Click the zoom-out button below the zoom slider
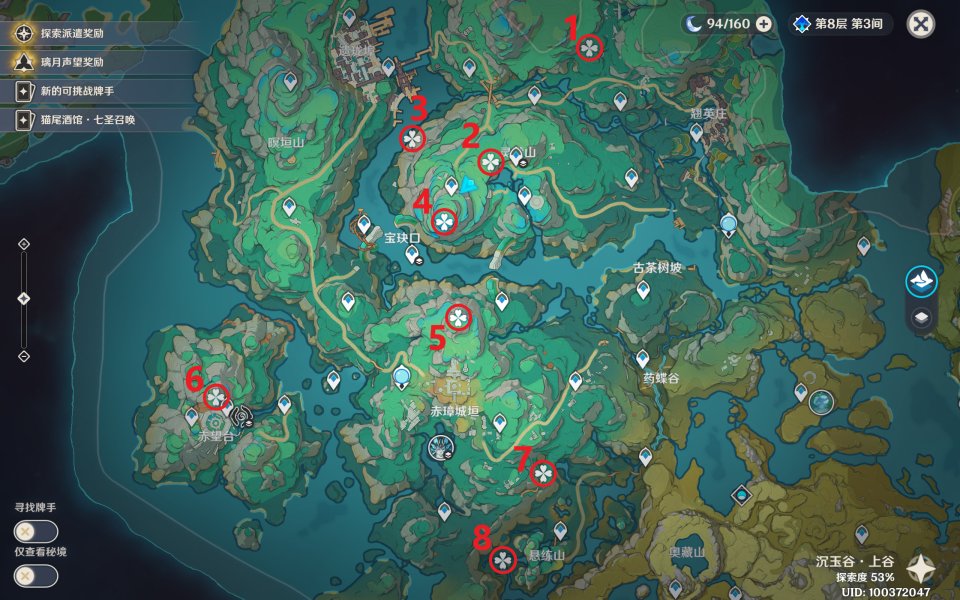The height and width of the screenshot is (600, 960). pos(24,356)
